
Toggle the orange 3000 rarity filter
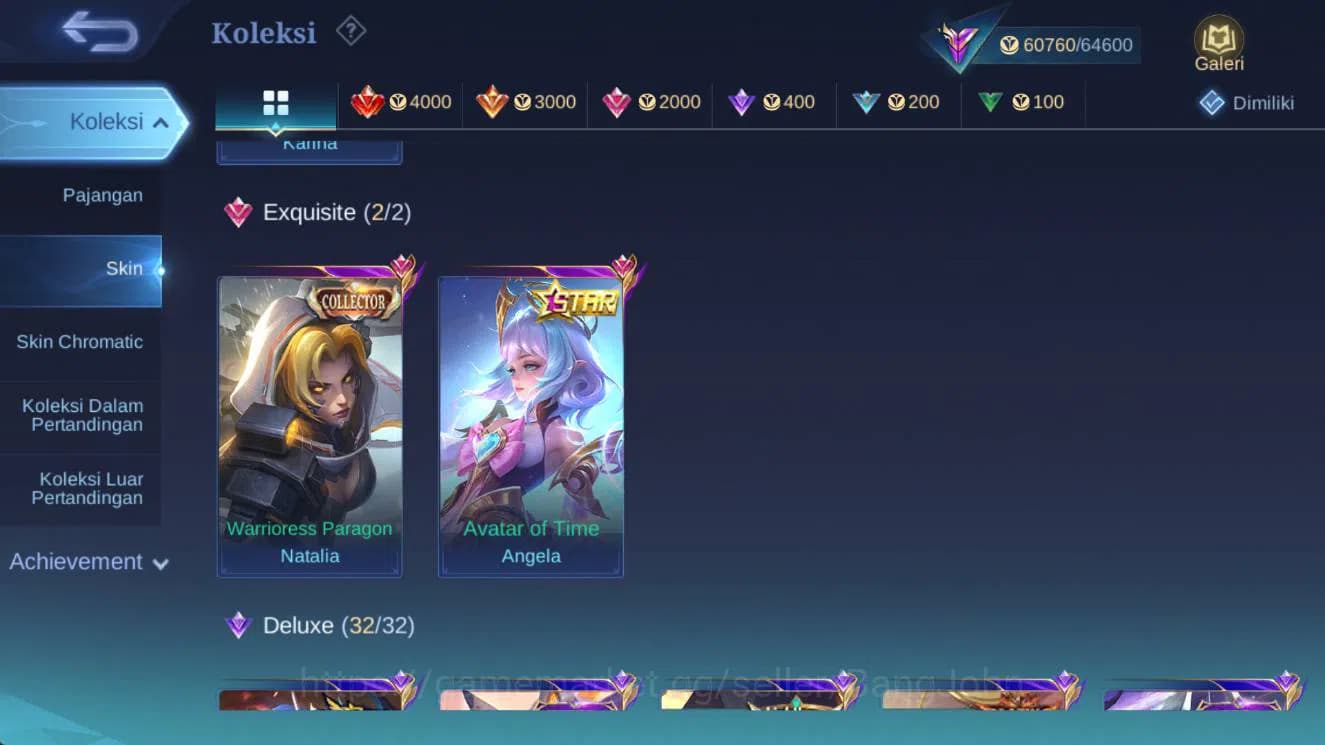527,101
